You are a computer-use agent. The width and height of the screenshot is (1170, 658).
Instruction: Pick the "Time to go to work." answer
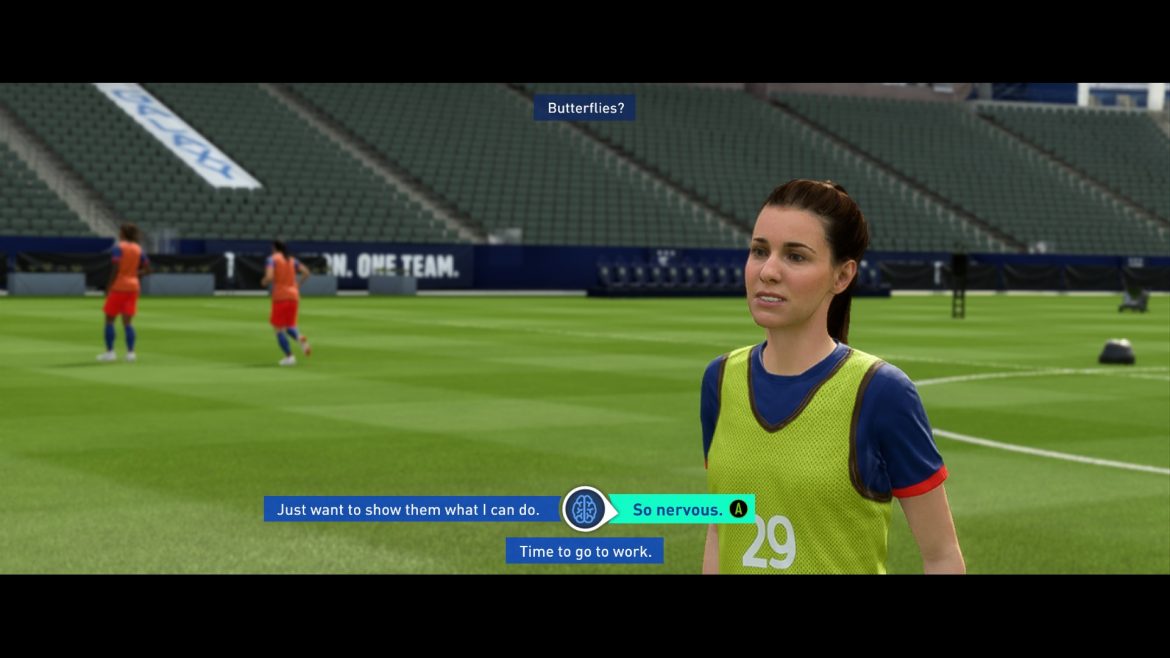coord(584,551)
